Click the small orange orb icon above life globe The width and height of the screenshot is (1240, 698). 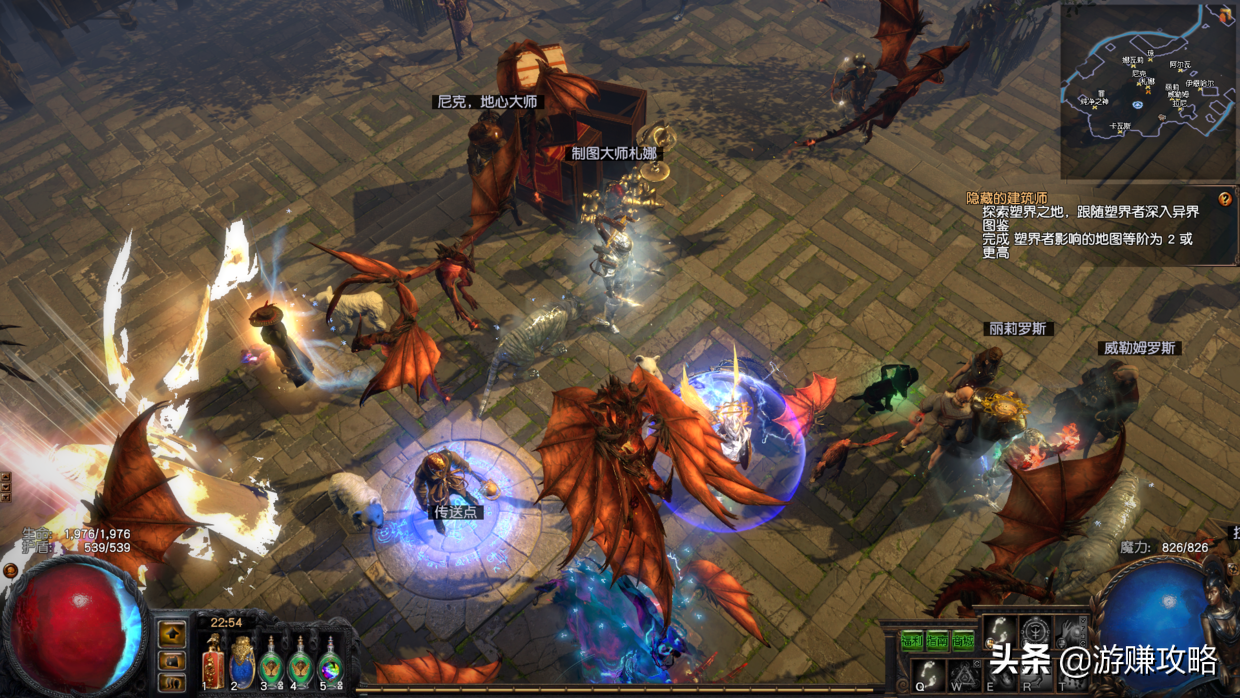click(11, 571)
